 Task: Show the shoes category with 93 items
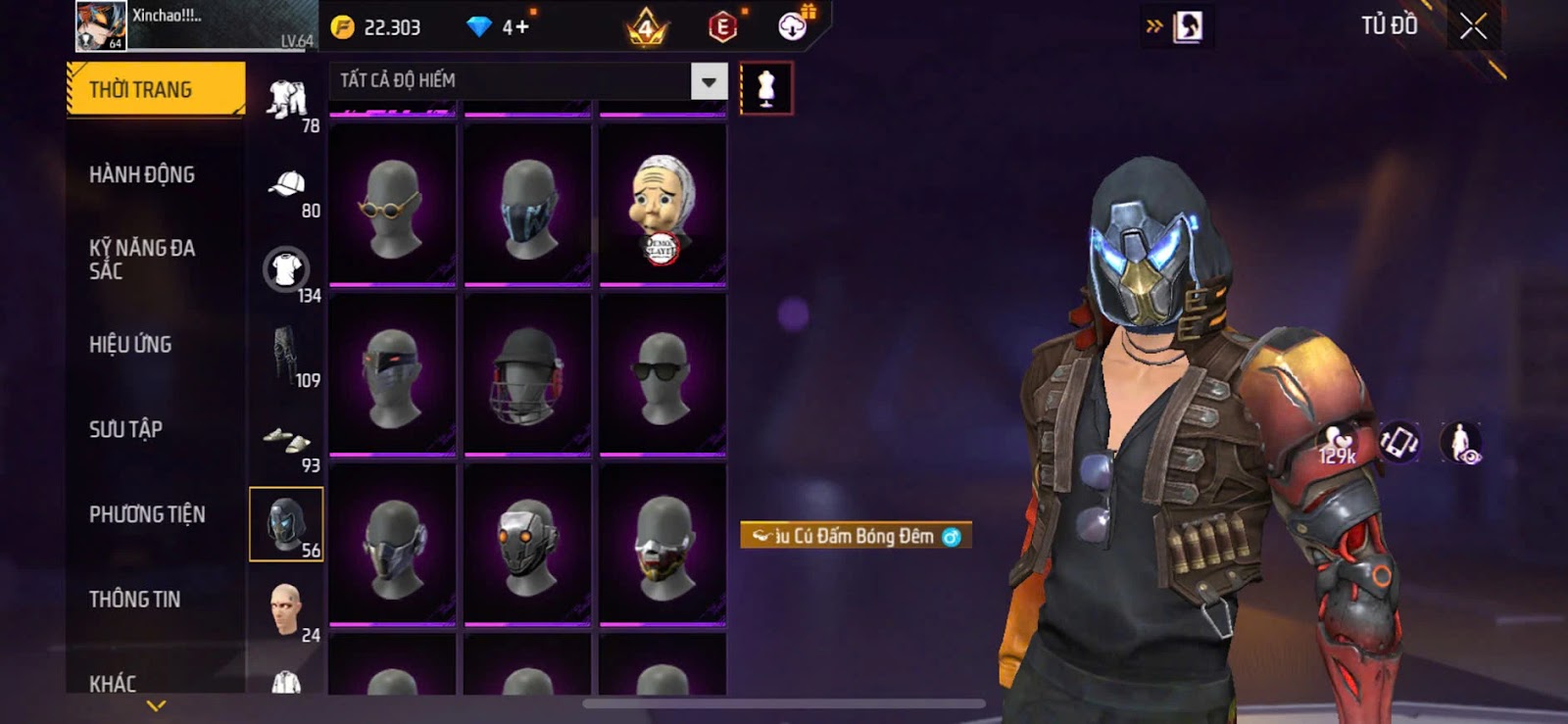tap(288, 443)
